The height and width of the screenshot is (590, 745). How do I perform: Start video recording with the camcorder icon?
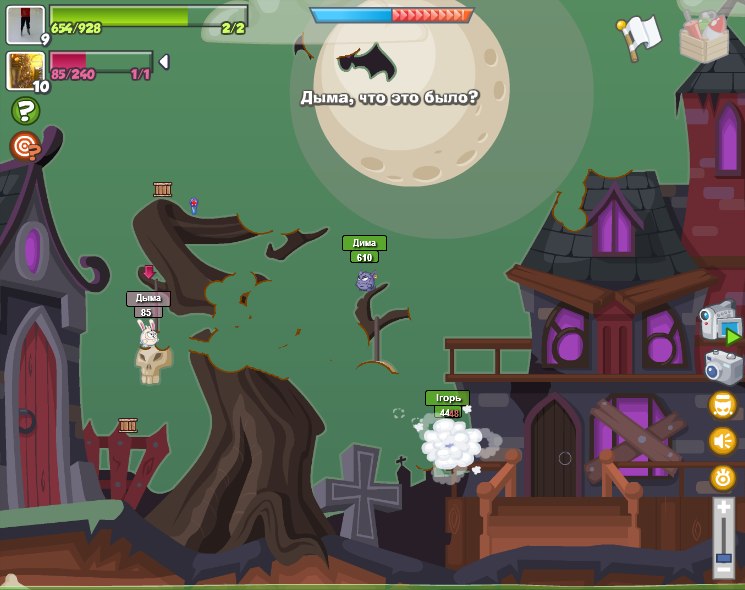tap(718, 324)
